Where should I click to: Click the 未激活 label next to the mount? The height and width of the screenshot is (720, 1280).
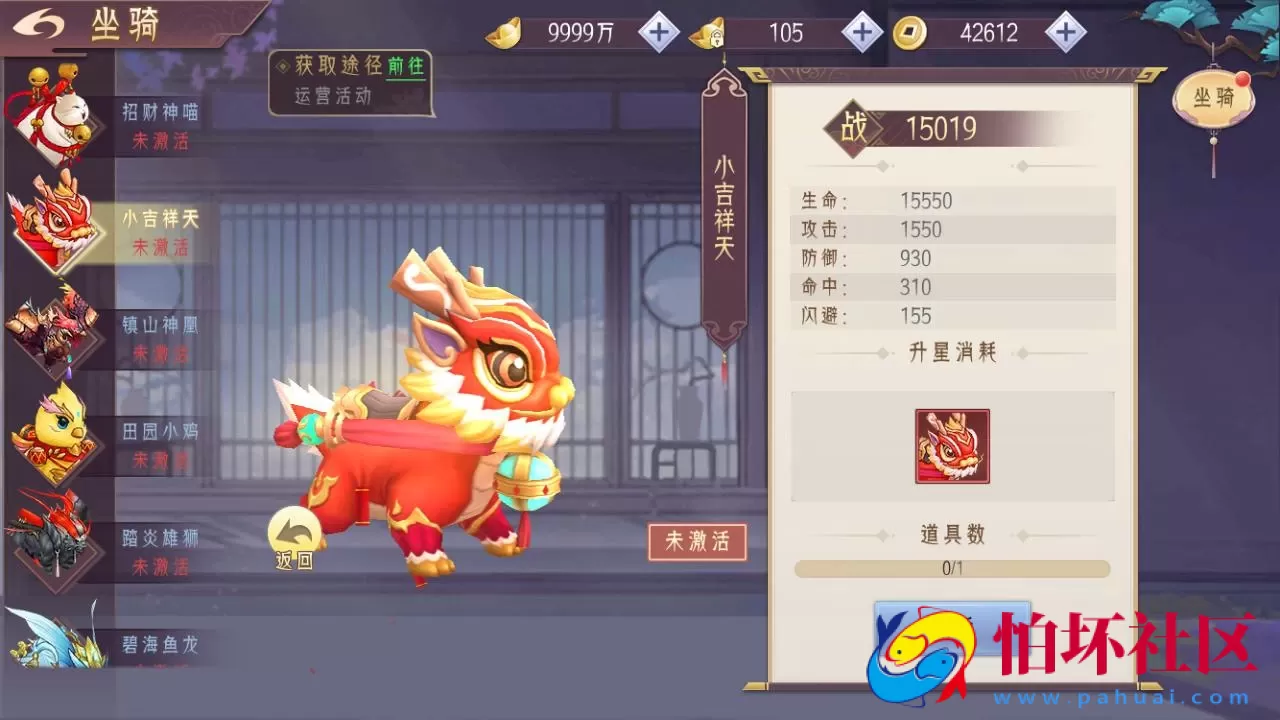tap(699, 541)
